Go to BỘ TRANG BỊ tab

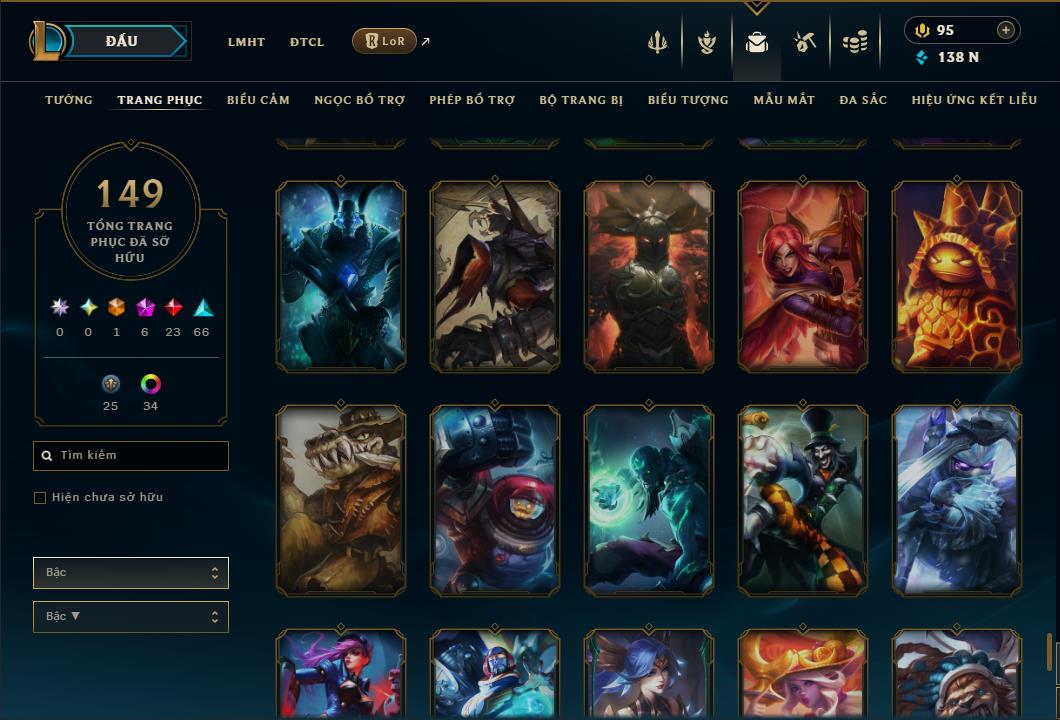point(581,100)
